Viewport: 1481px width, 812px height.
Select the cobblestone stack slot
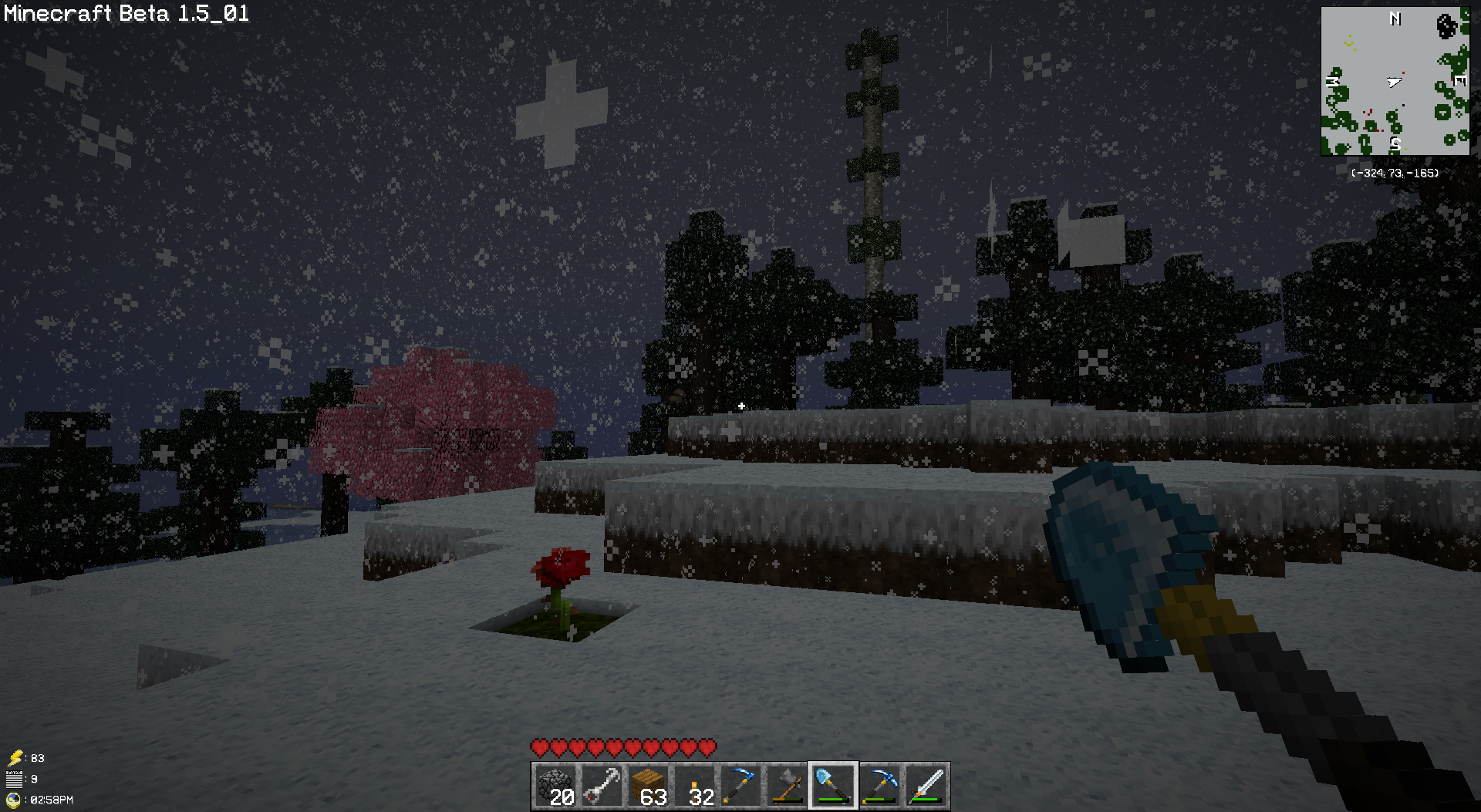[x=555, y=786]
